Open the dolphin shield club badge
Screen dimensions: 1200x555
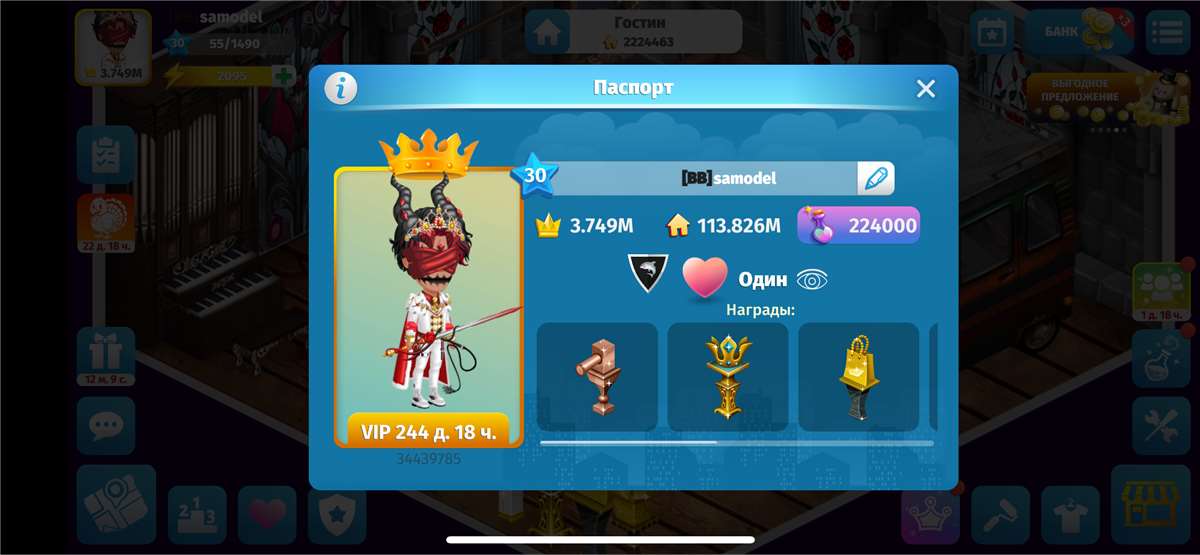646,273
